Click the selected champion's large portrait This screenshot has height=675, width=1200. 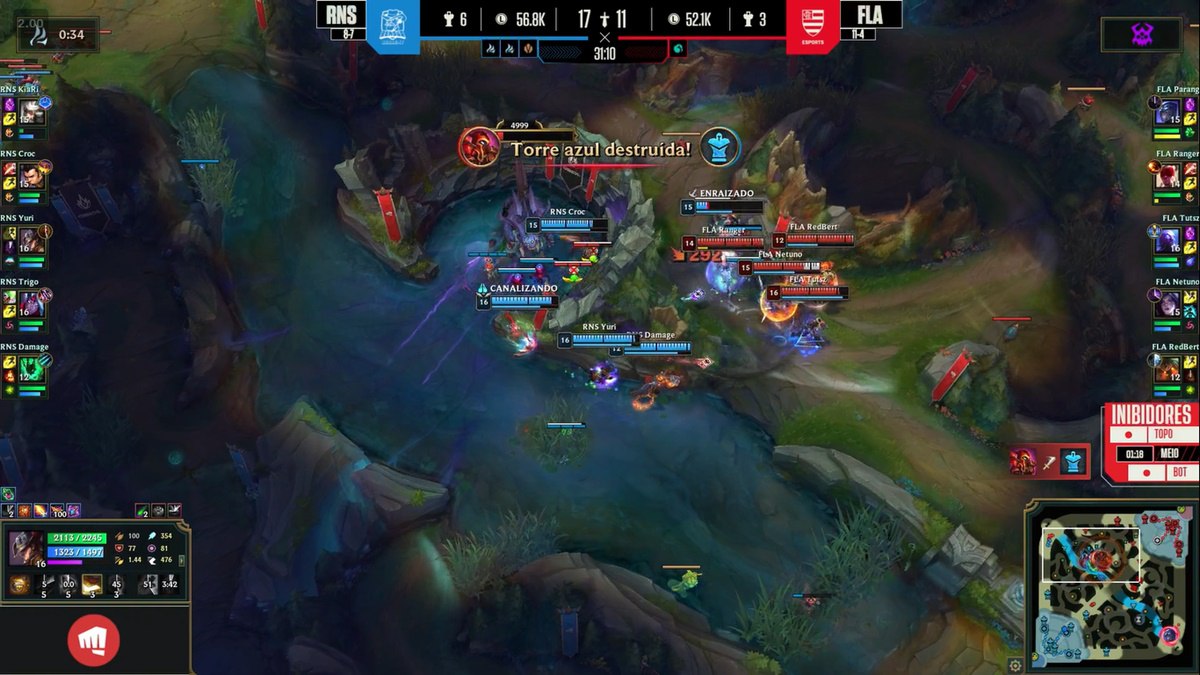pos(26,548)
